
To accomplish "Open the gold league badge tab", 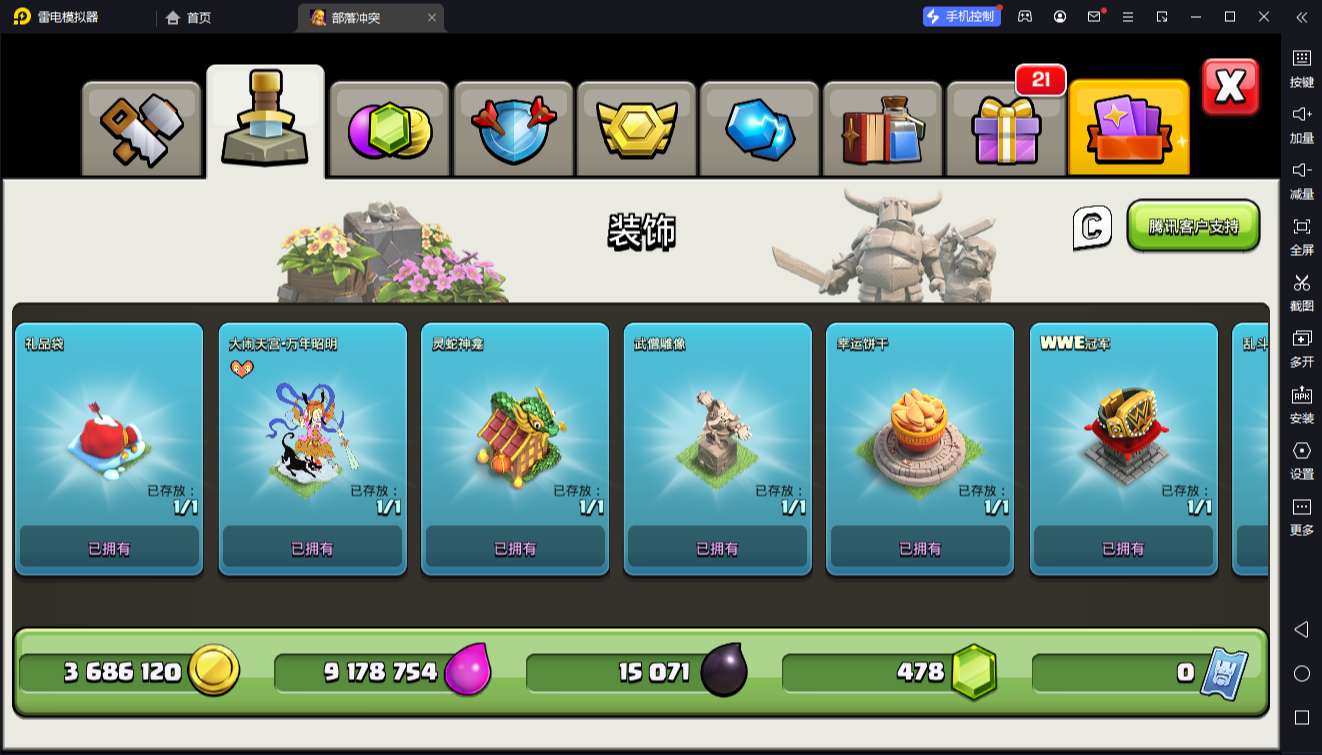I will (637, 129).
